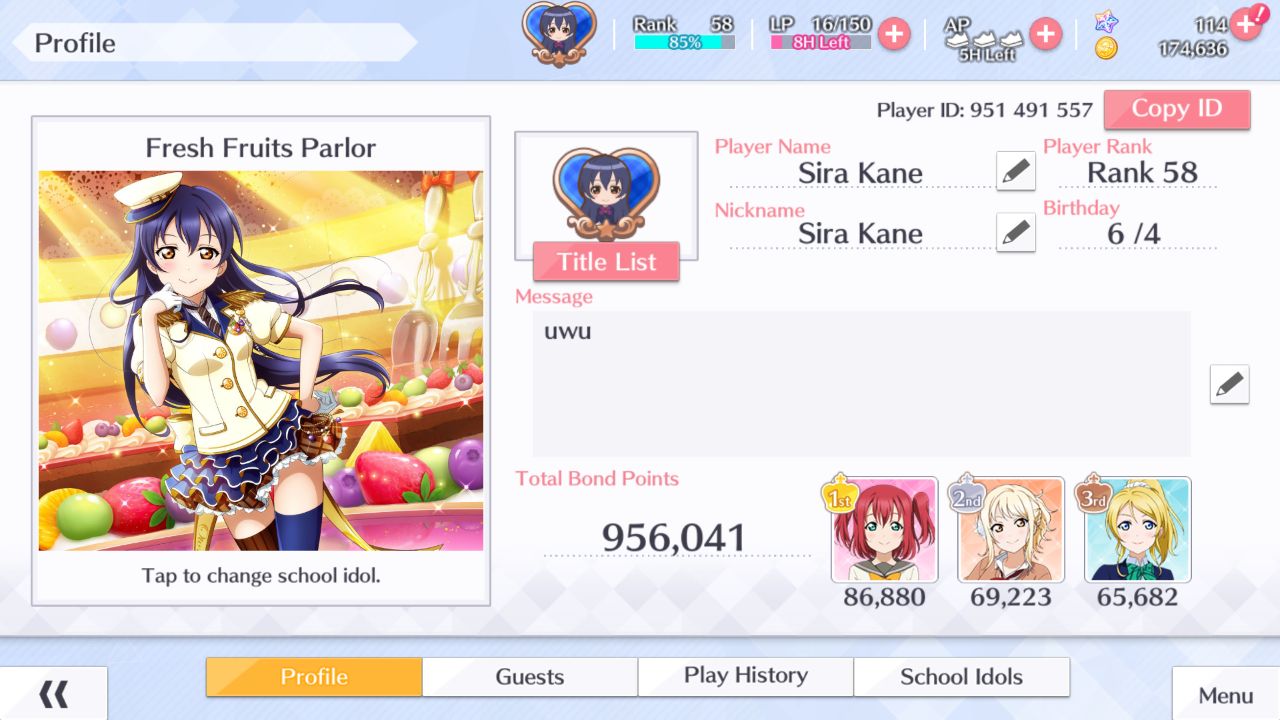This screenshot has height=720, width=1280.
Task: Open the Menu button
Action: click(1225, 695)
